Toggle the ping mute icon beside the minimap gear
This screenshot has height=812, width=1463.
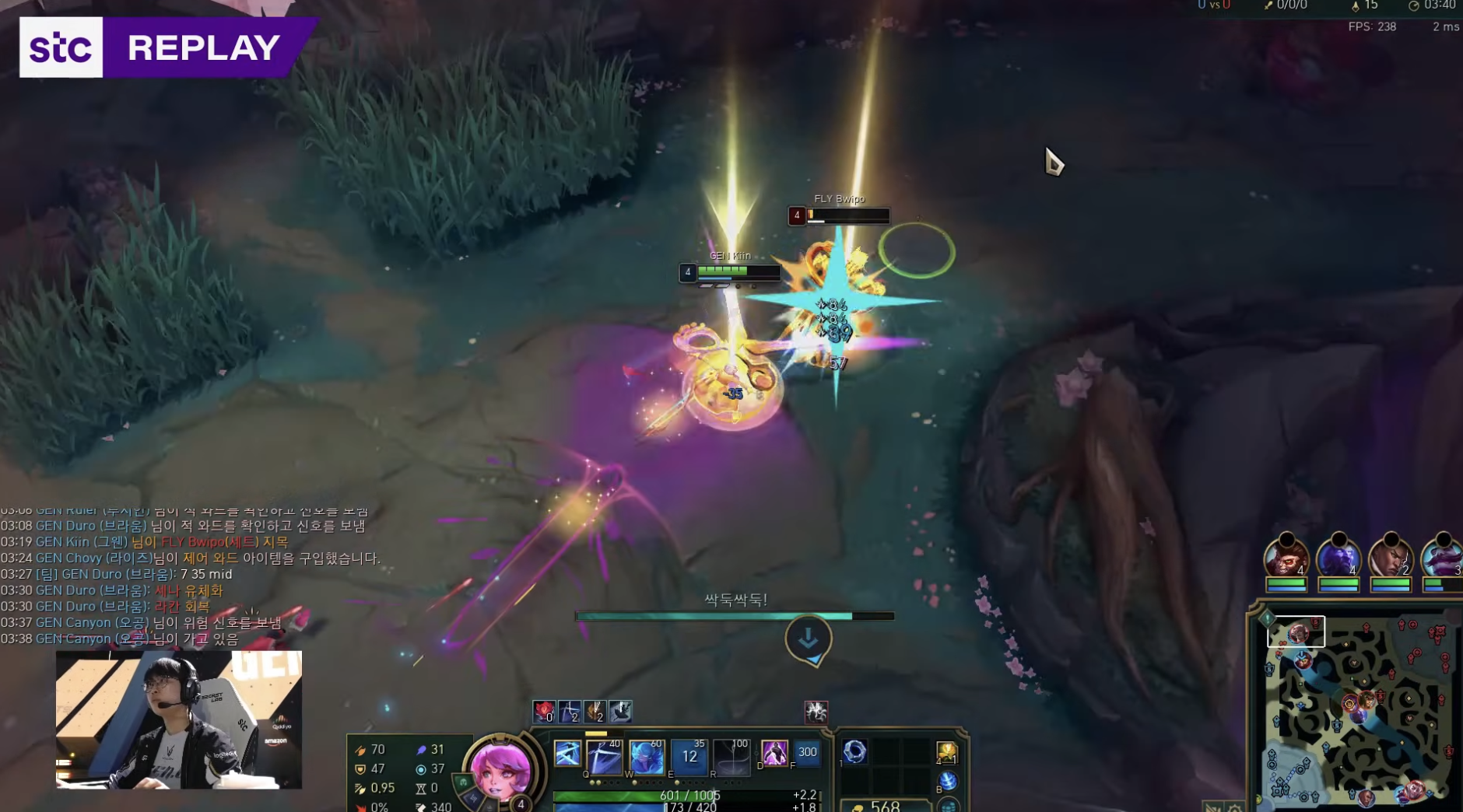pyautogui.click(x=1213, y=807)
